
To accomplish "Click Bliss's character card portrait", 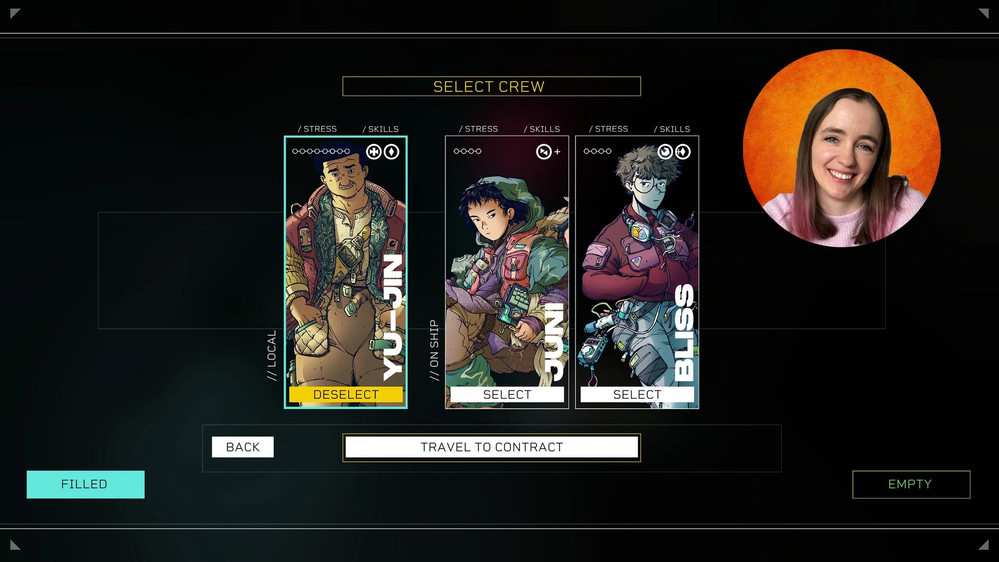I will [x=637, y=265].
